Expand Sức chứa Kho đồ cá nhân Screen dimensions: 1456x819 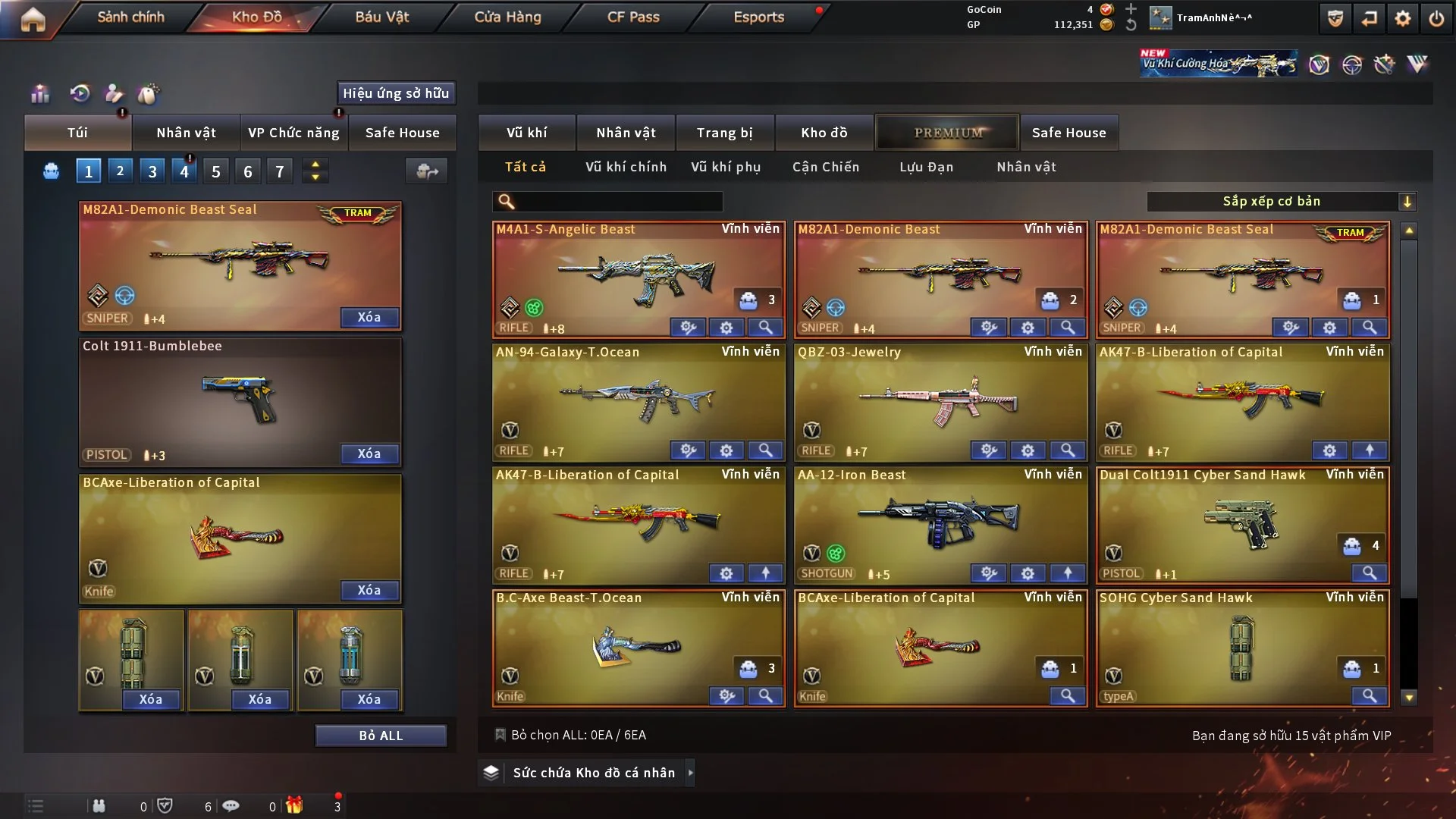tap(594, 773)
